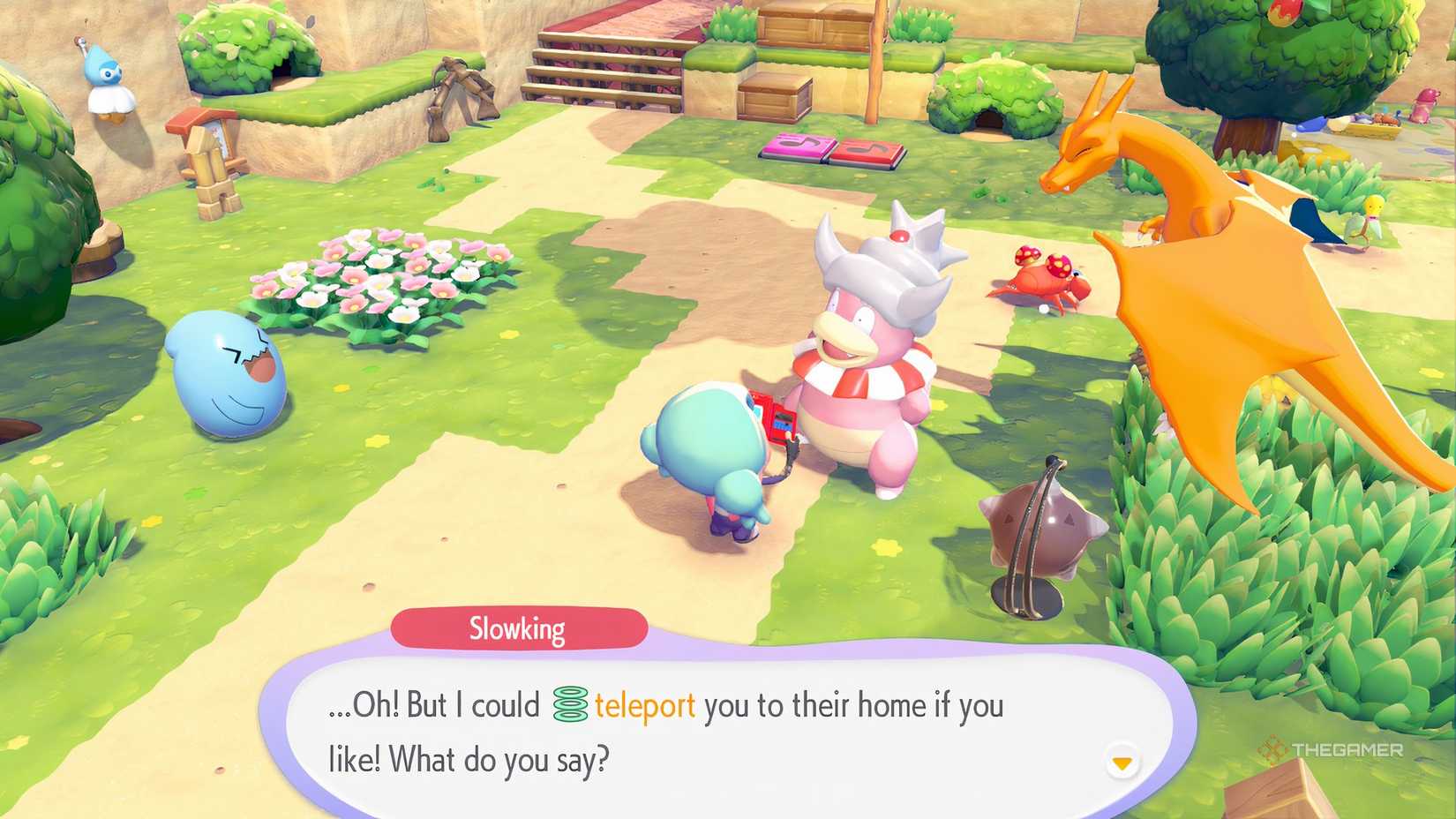1456x819 pixels.
Task: Click the wooden crate near the top wall
Action: tap(777, 99)
